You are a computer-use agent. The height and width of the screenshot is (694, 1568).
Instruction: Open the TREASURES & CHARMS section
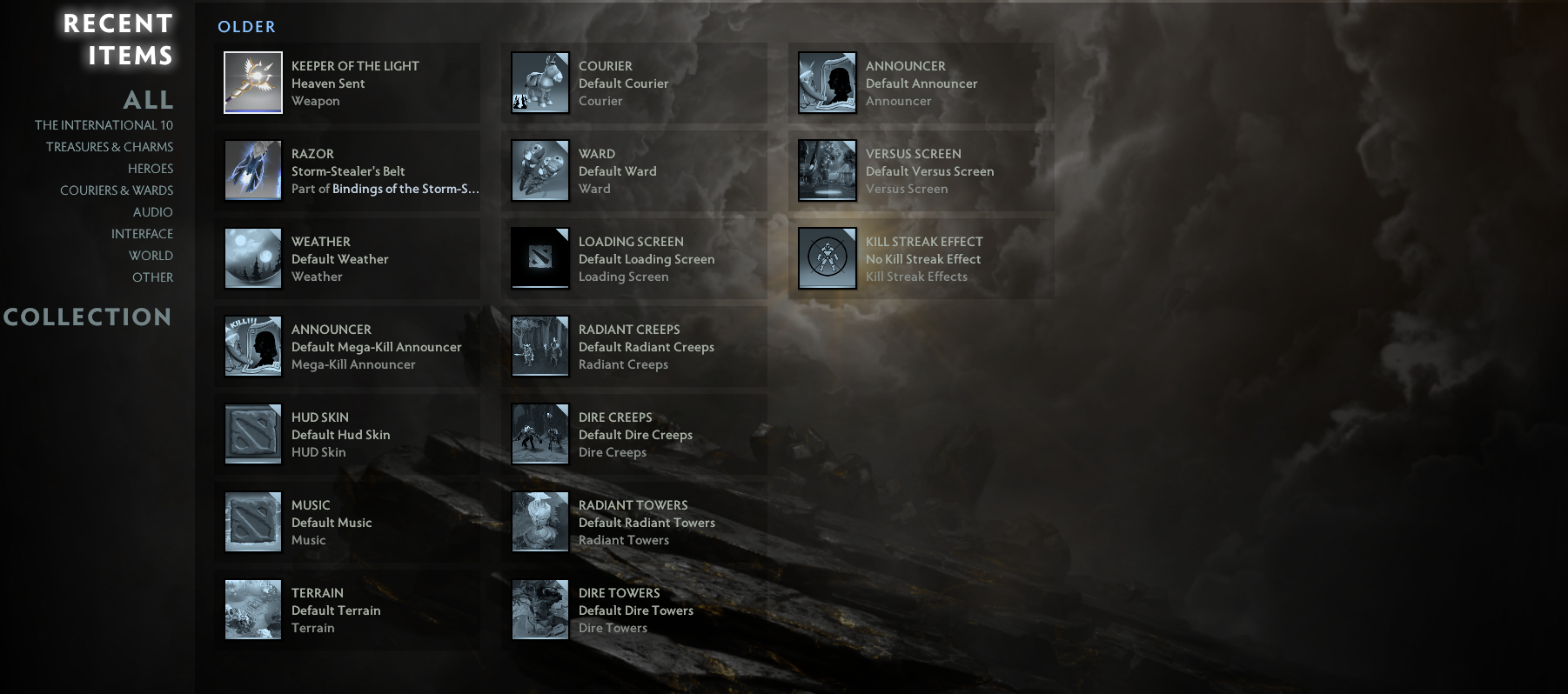click(109, 146)
